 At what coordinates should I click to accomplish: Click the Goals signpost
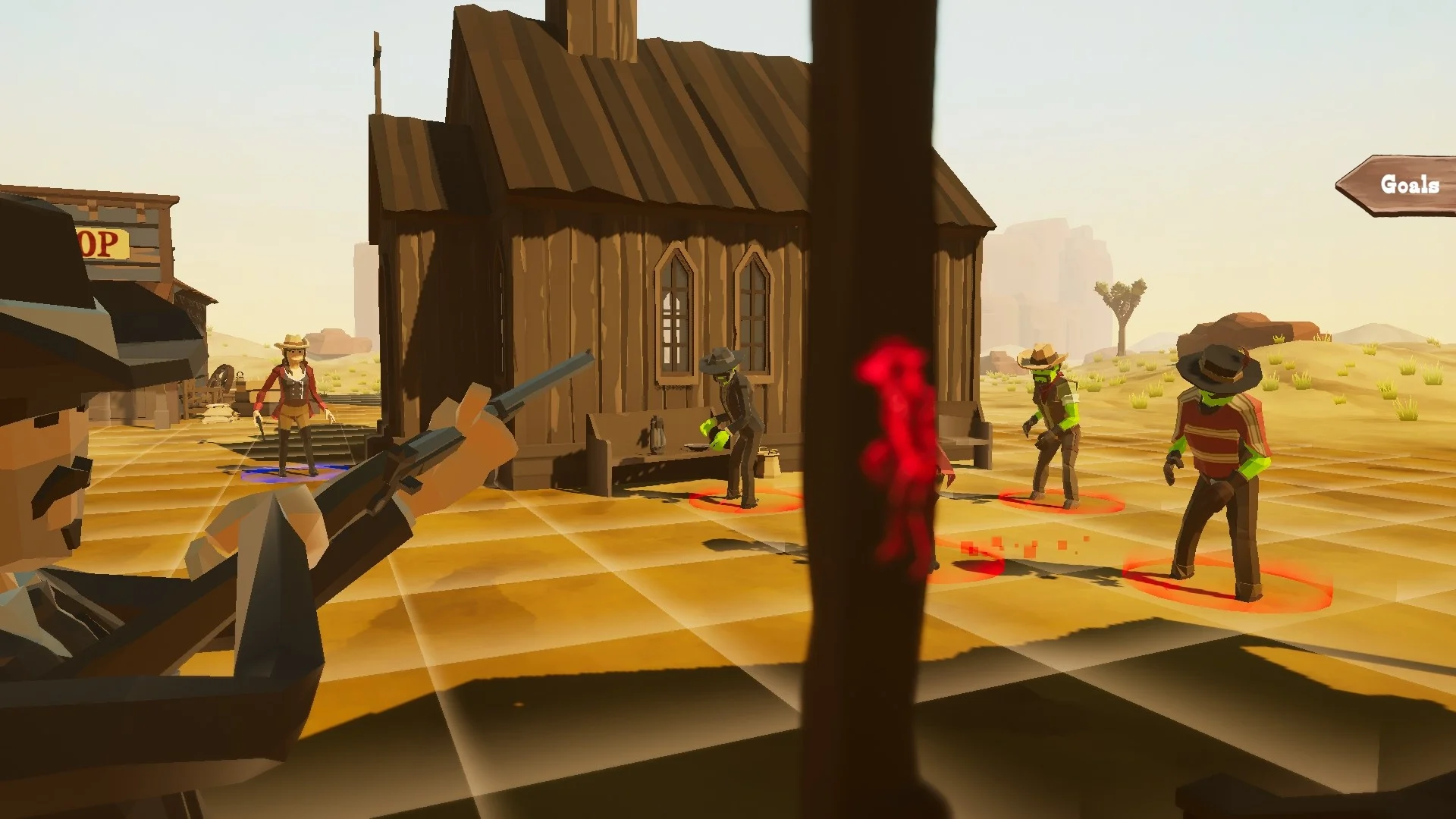(1407, 184)
